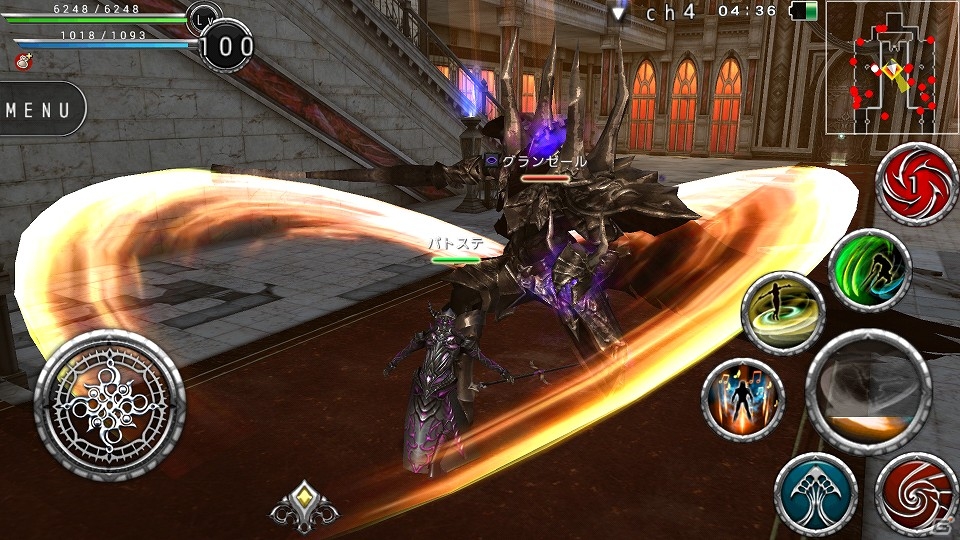The image size is (960, 540).
Task: Open the MENU button
Action: 40,109
